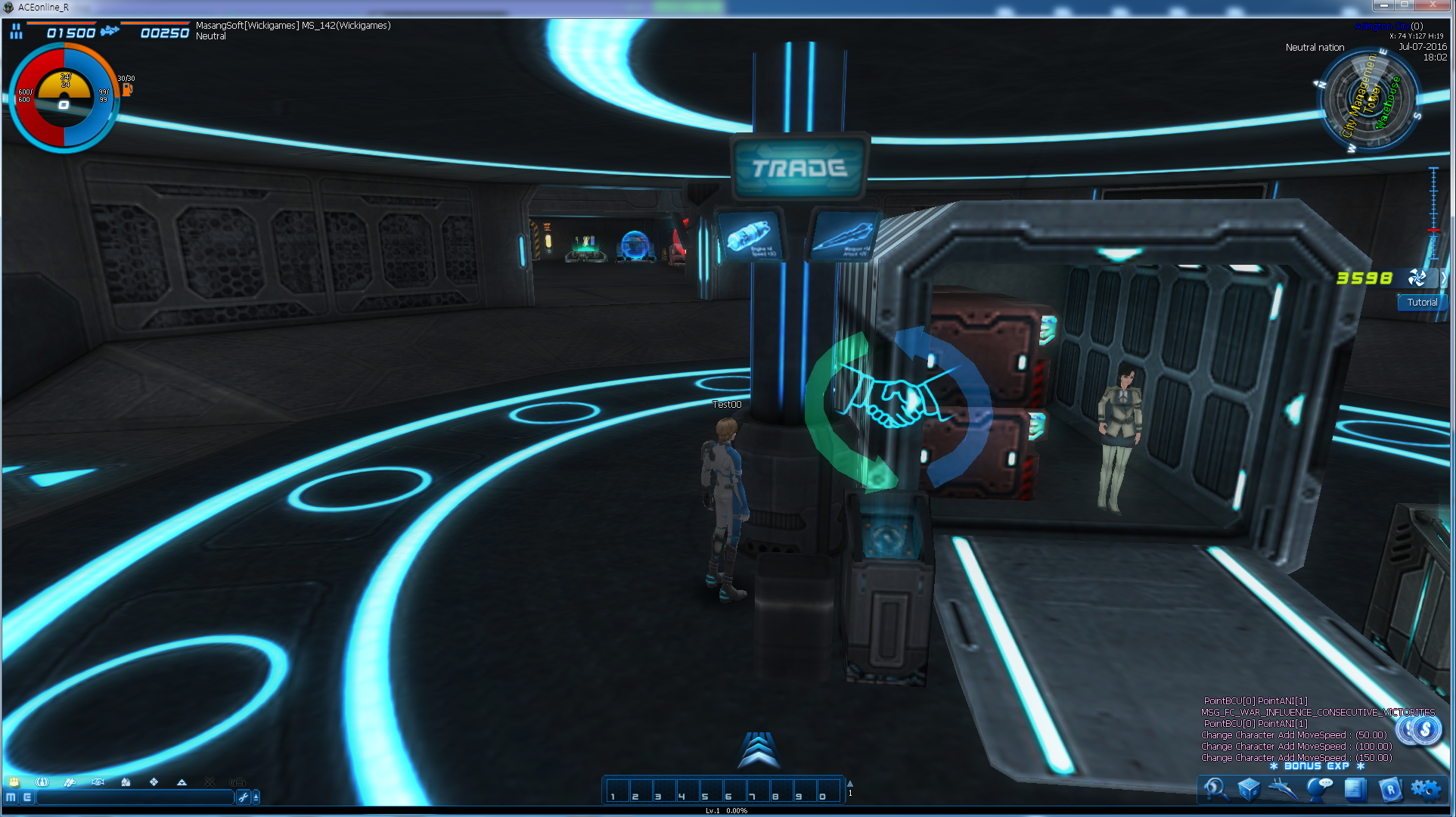Expand the triangle marker icon in the toolbar
The height and width of the screenshot is (817, 1456).
point(182,782)
